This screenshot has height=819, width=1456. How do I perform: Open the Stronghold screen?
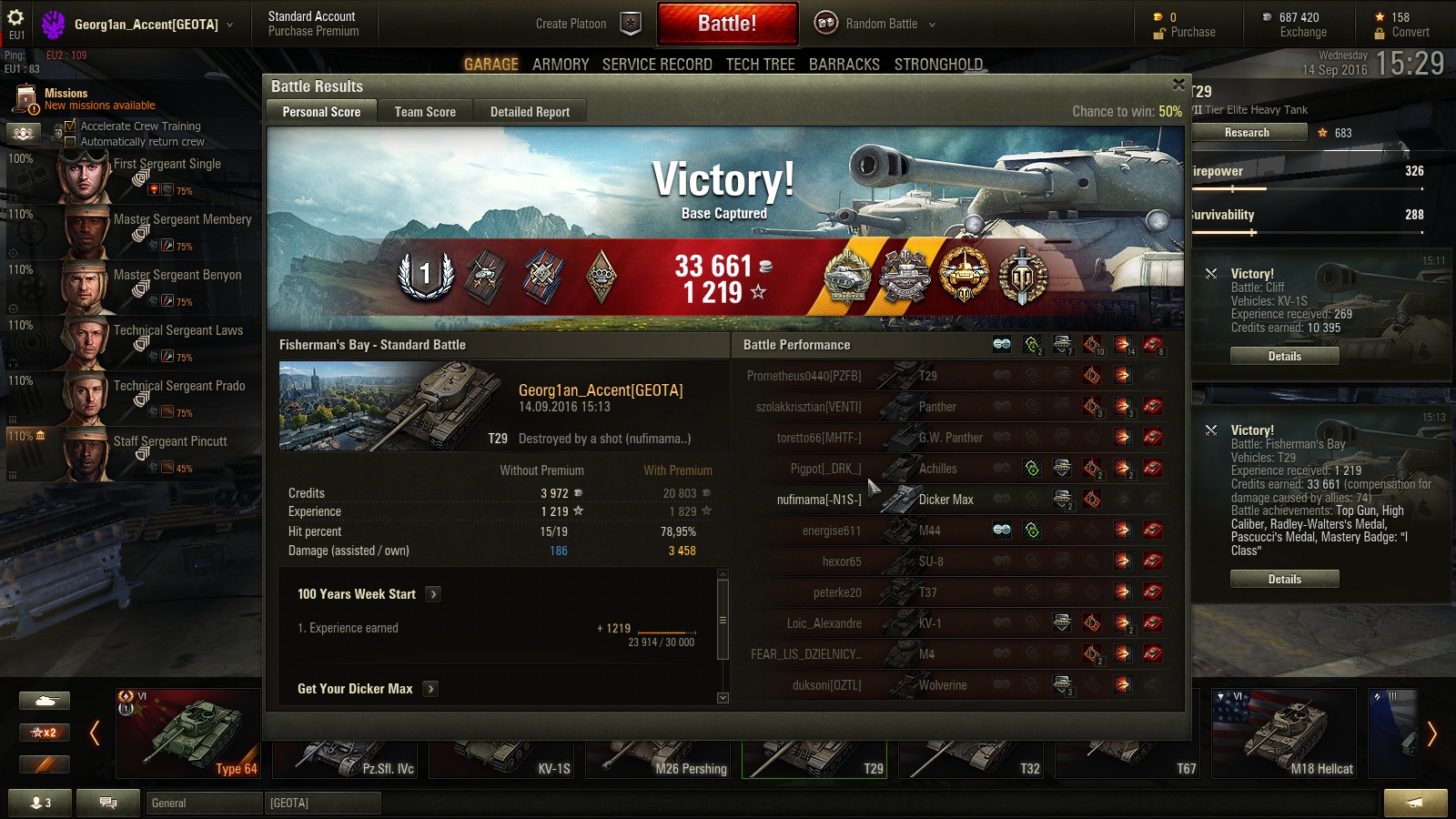point(938,65)
